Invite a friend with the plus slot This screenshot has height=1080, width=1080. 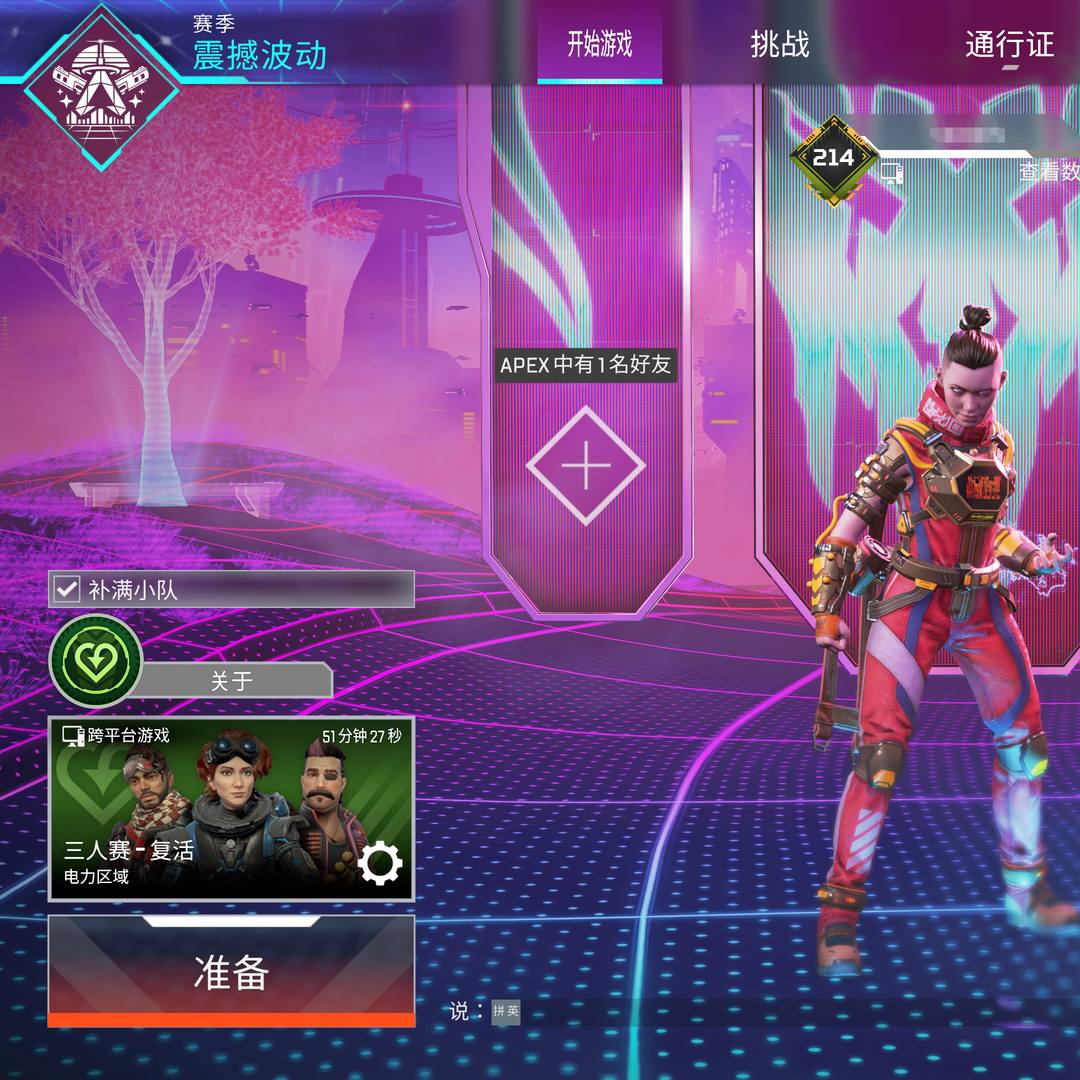(x=585, y=465)
